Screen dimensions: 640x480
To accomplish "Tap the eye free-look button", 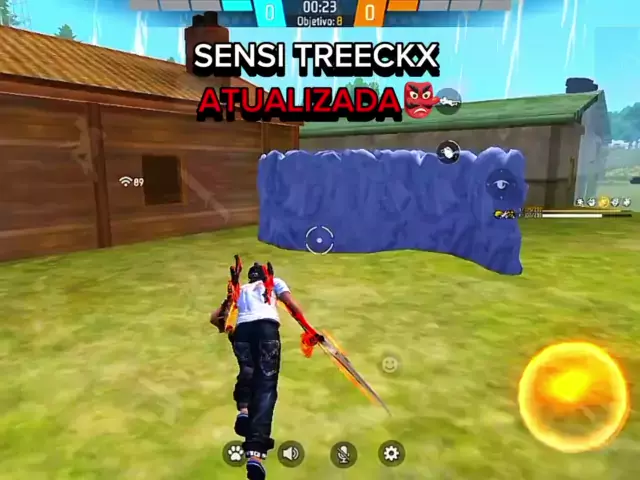I will [499, 184].
